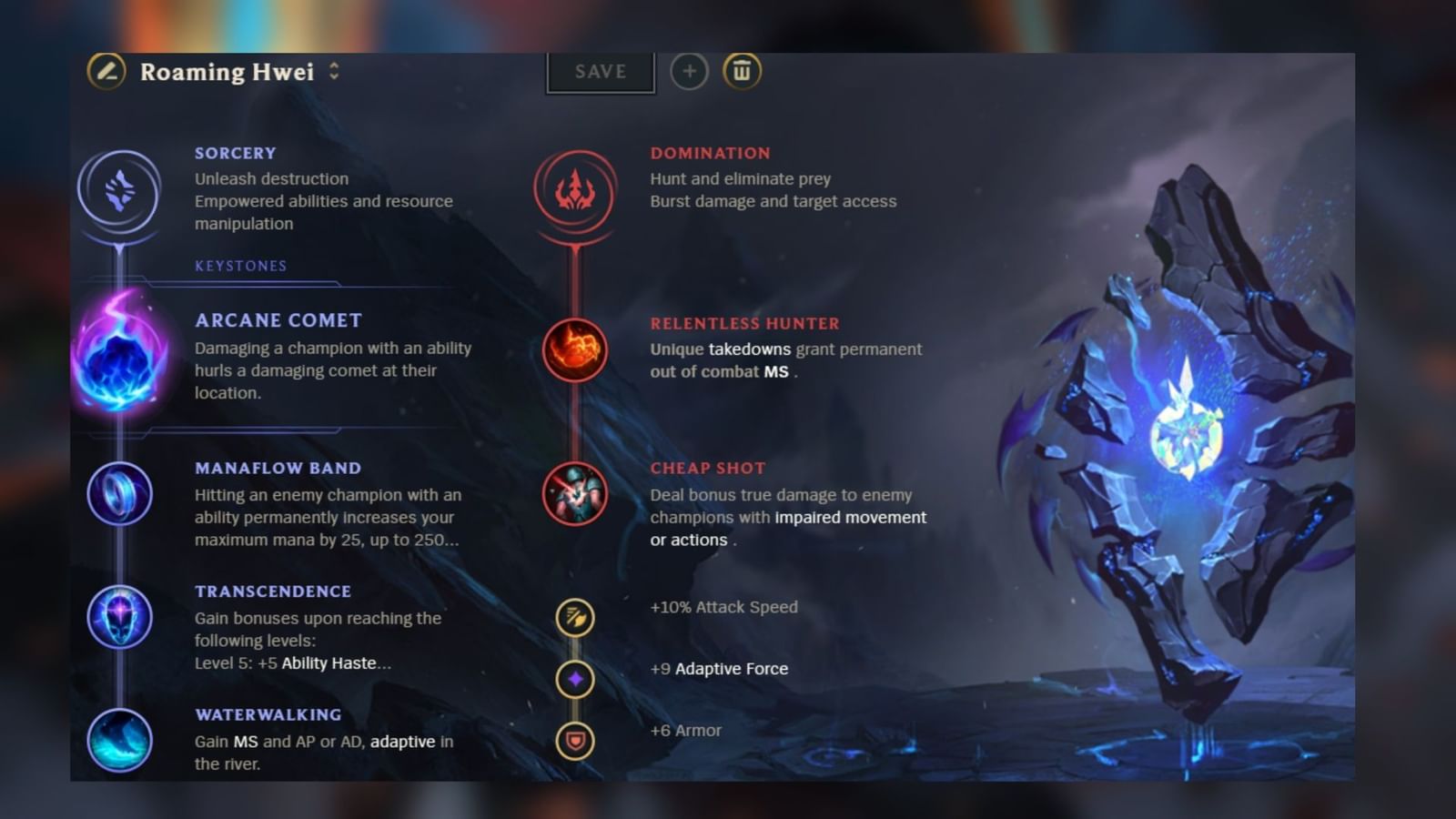1456x819 pixels.
Task: Select the Adaptive Force stat shard
Action: pos(575,680)
